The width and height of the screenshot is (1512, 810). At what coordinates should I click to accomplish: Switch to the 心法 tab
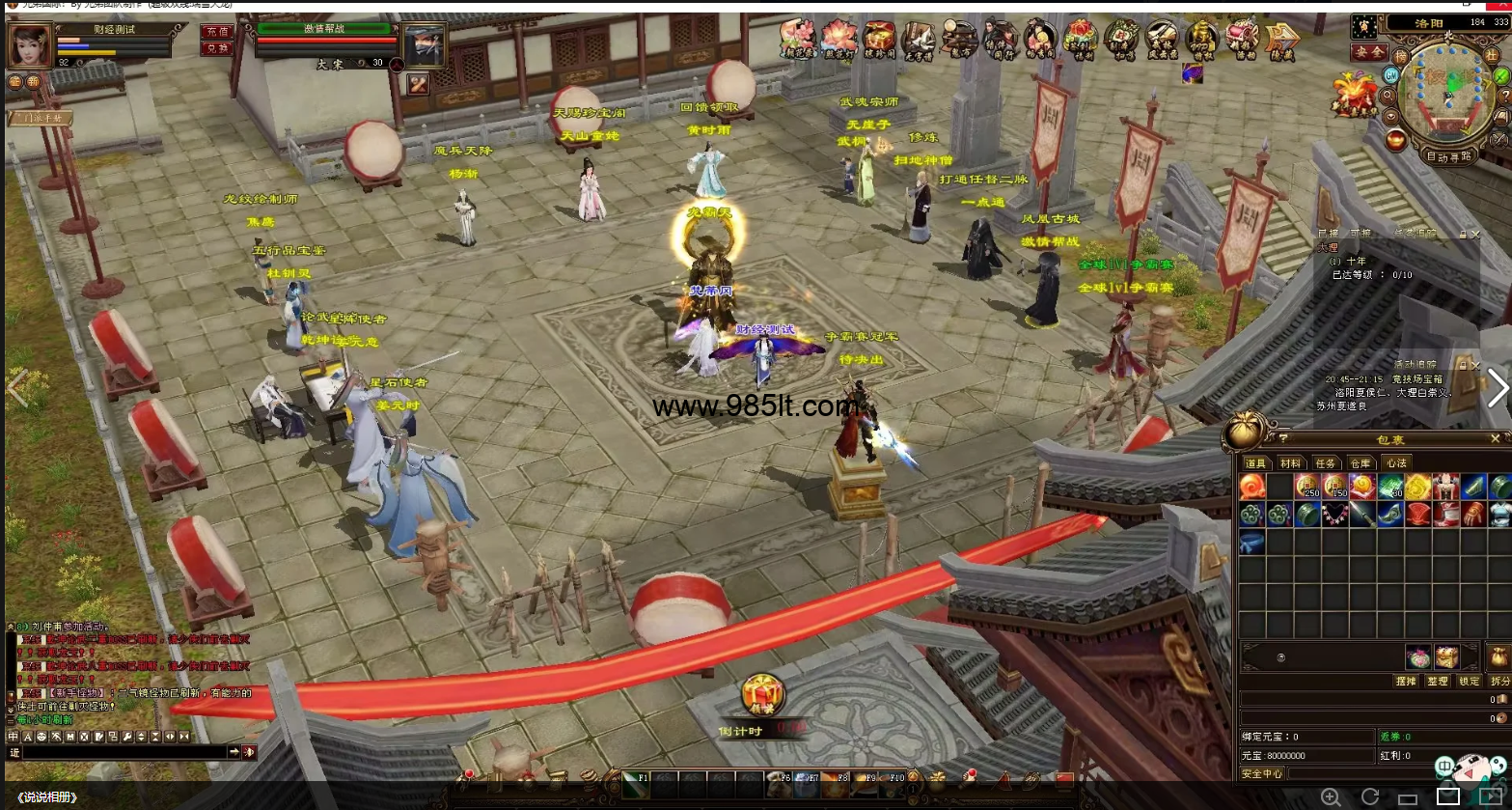point(1395,463)
